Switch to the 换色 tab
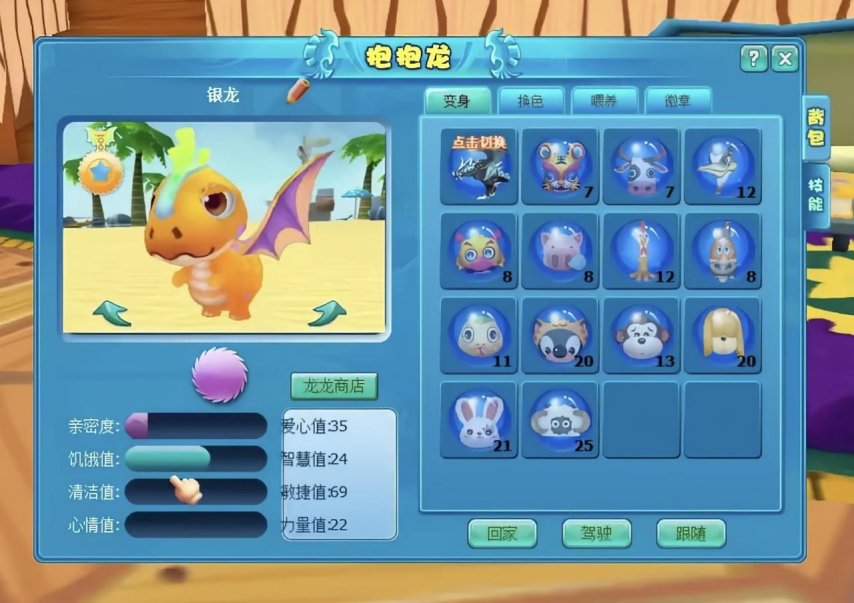Screen dimensions: 854x603 coord(531,100)
